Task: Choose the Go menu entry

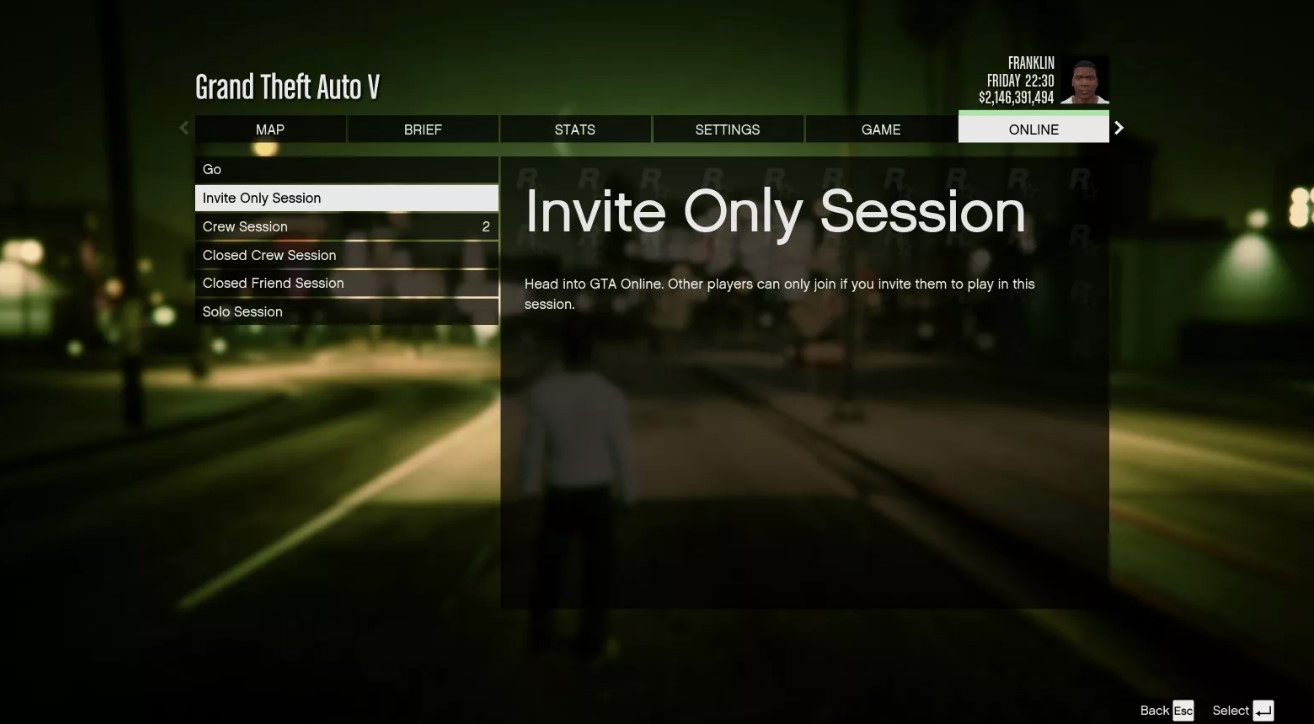Action: pyautogui.click(x=346, y=169)
